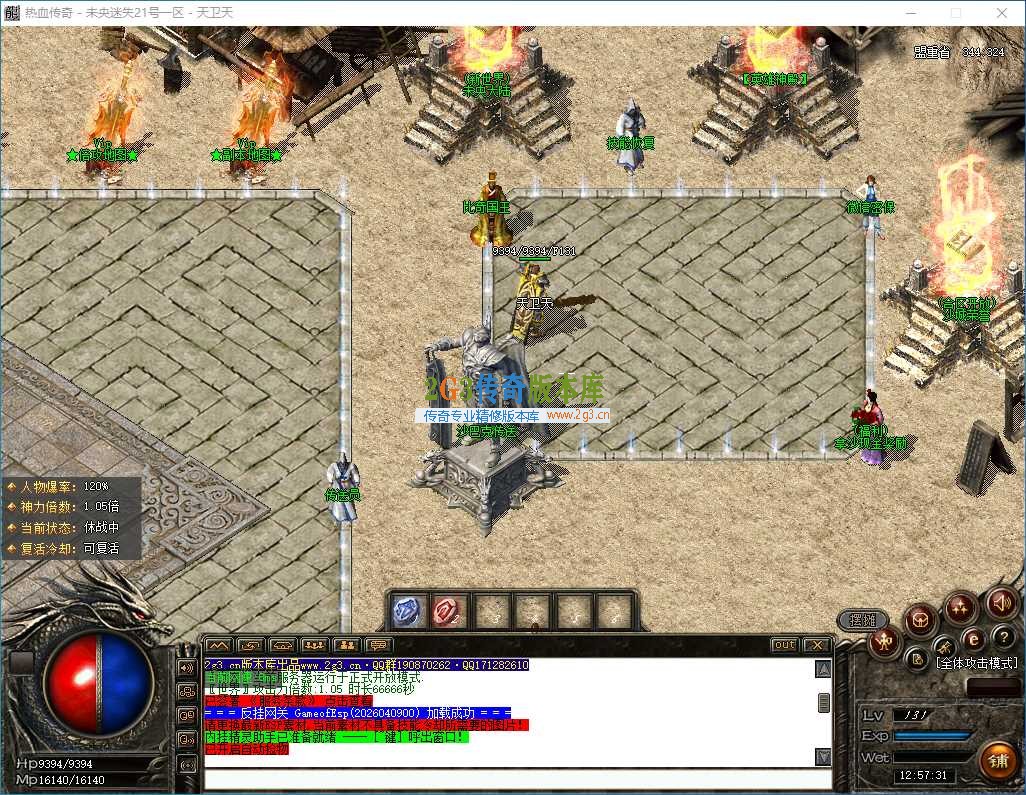Click the question mark help button
The height and width of the screenshot is (795, 1026).
(x=1004, y=637)
